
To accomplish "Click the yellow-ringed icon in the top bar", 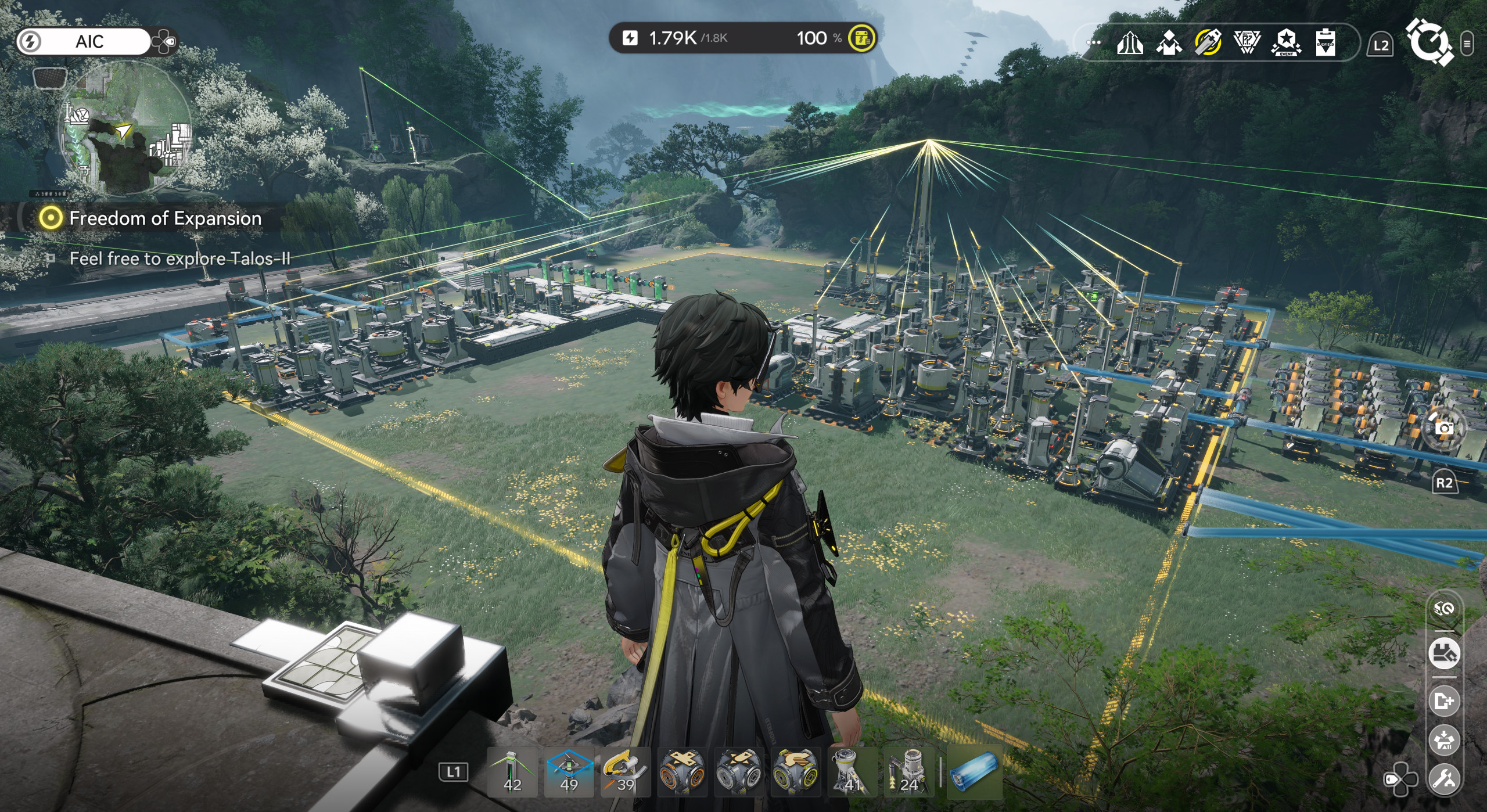I will 1208,43.
